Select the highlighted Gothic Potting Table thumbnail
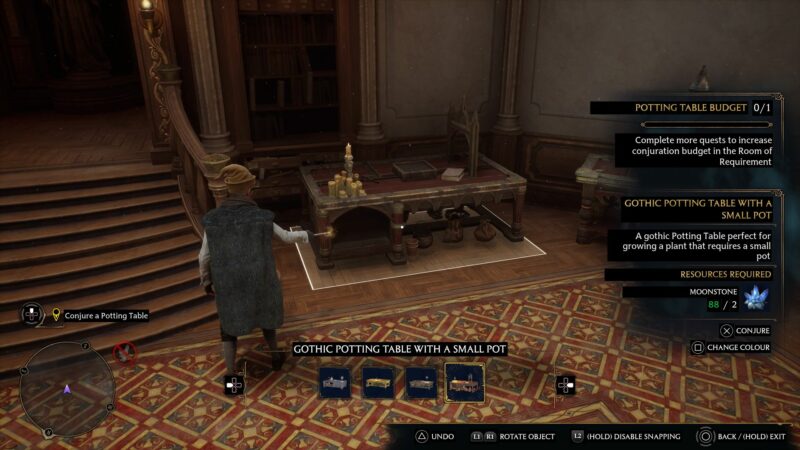Screen dimensions: 800x450 pos(464,382)
